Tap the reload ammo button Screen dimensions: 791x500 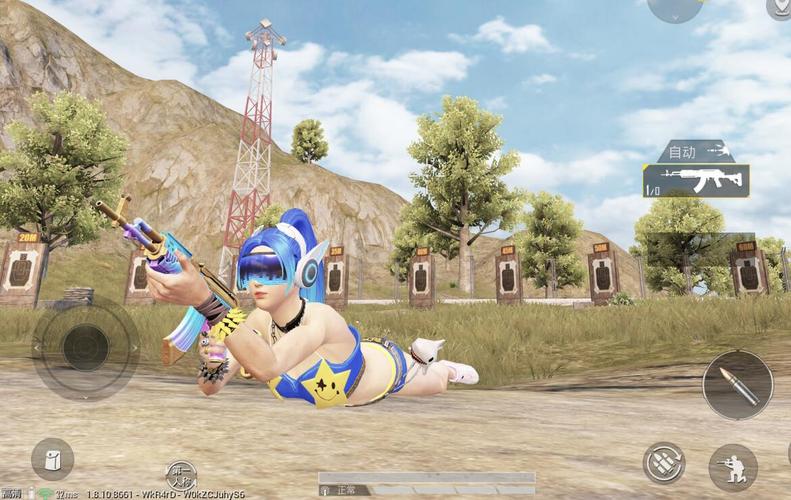(x=663, y=463)
